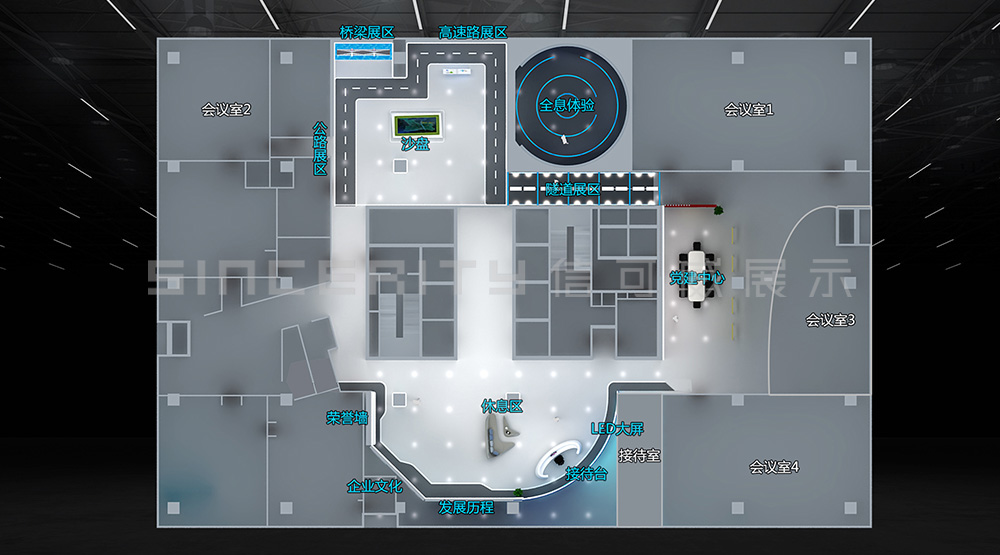Screen dimensions: 1000x555
Task: Click the LED大屏 label
Action: coord(617,429)
